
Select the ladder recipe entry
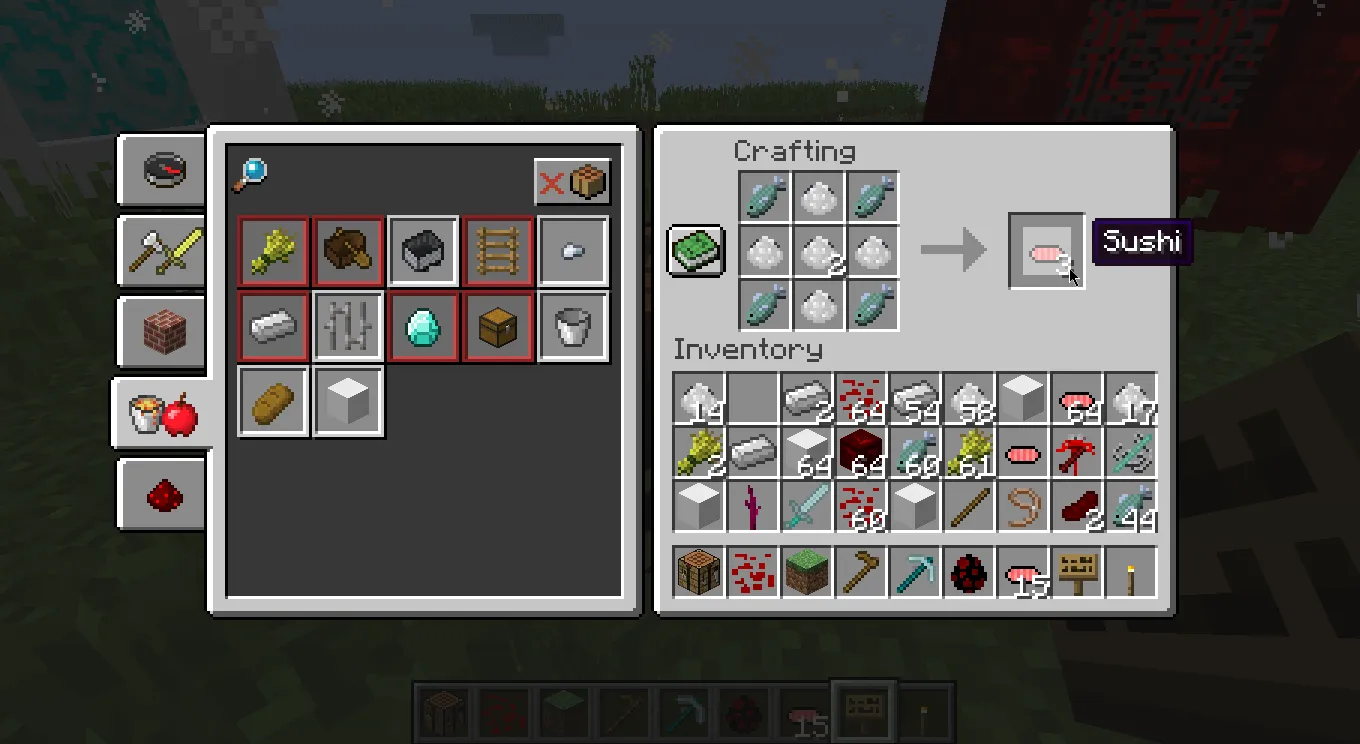point(498,250)
